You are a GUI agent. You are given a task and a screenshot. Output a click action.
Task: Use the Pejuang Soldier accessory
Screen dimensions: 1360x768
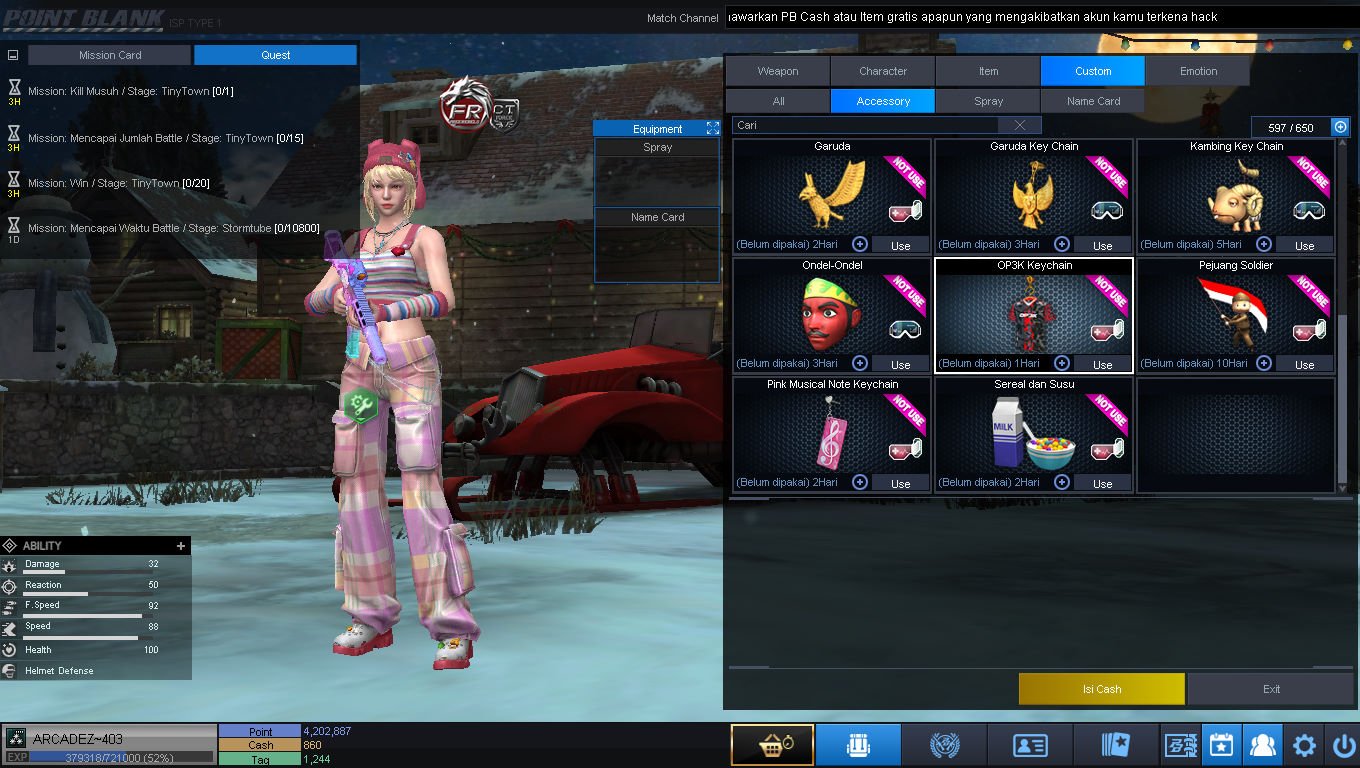click(x=1304, y=364)
